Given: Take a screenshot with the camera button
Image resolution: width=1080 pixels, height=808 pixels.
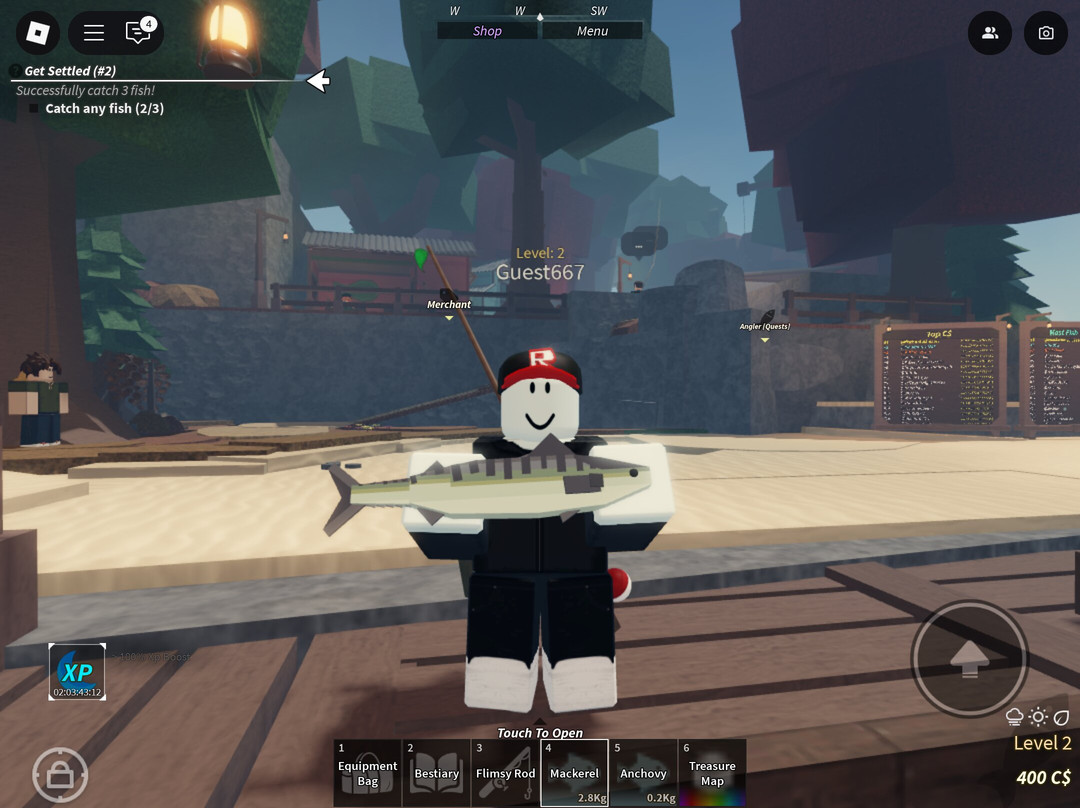Looking at the screenshot, I should [1046, 33].
